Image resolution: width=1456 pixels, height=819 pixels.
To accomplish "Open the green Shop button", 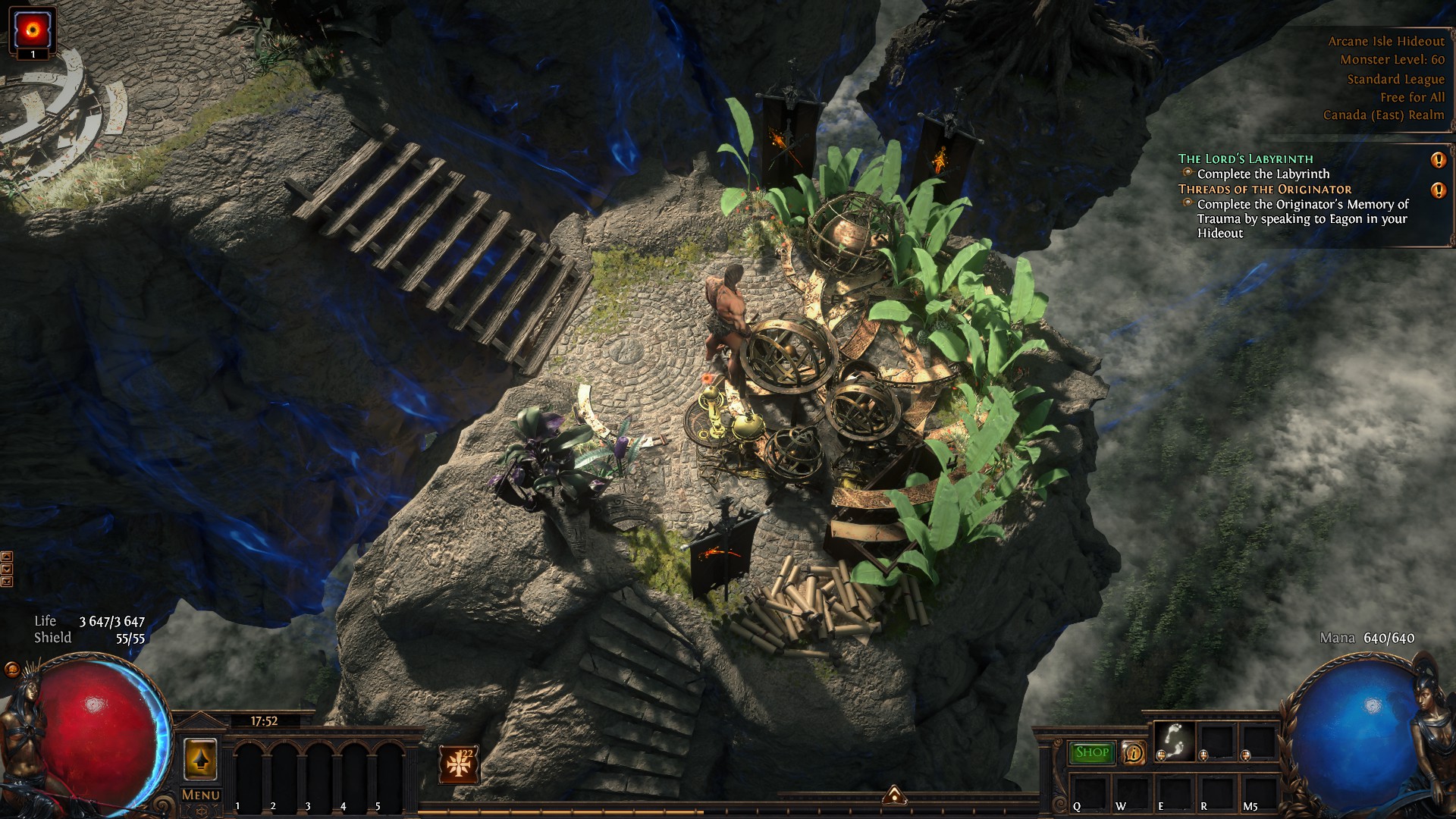I will coord(1092,752).
